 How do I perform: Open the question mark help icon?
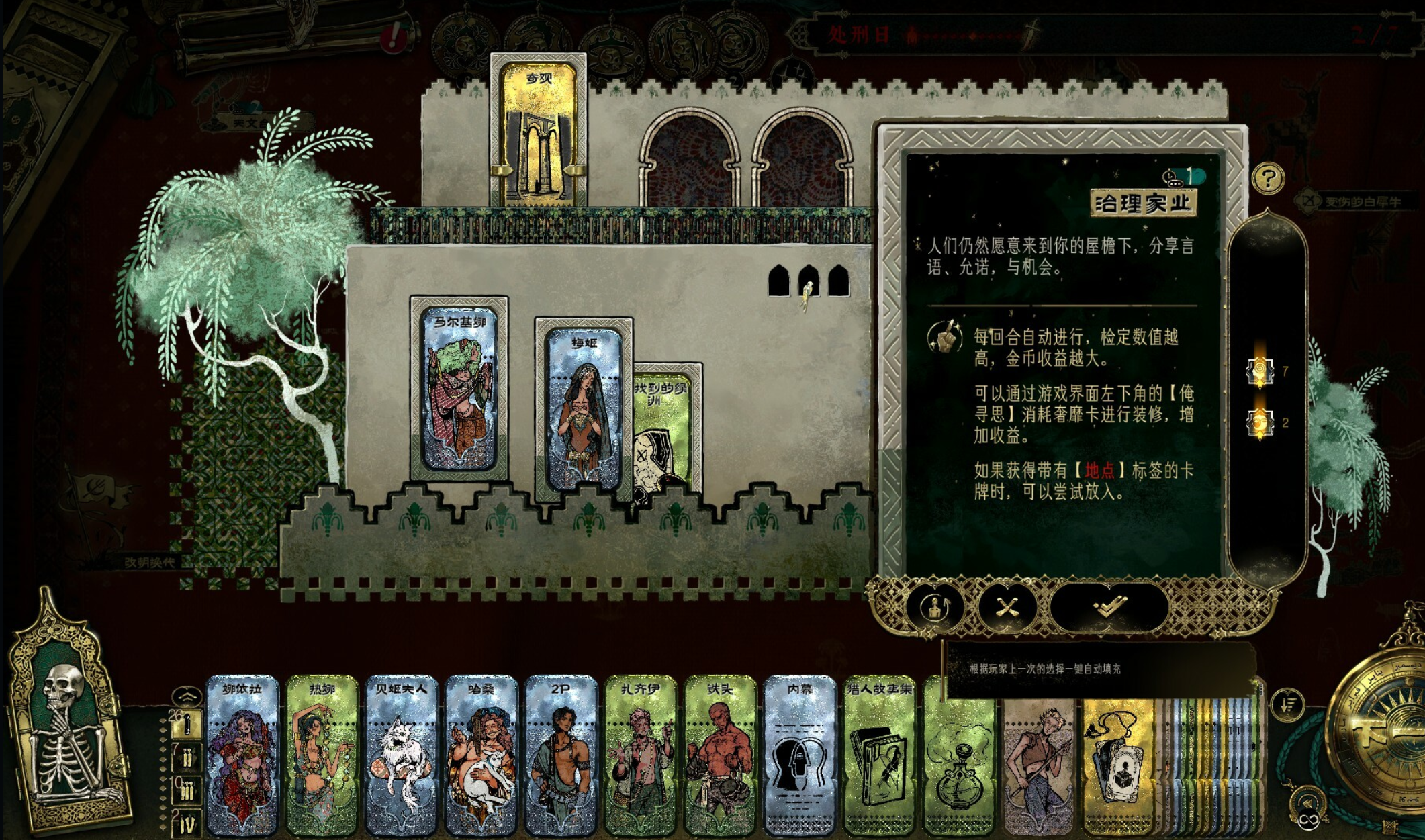point(1267,179)
